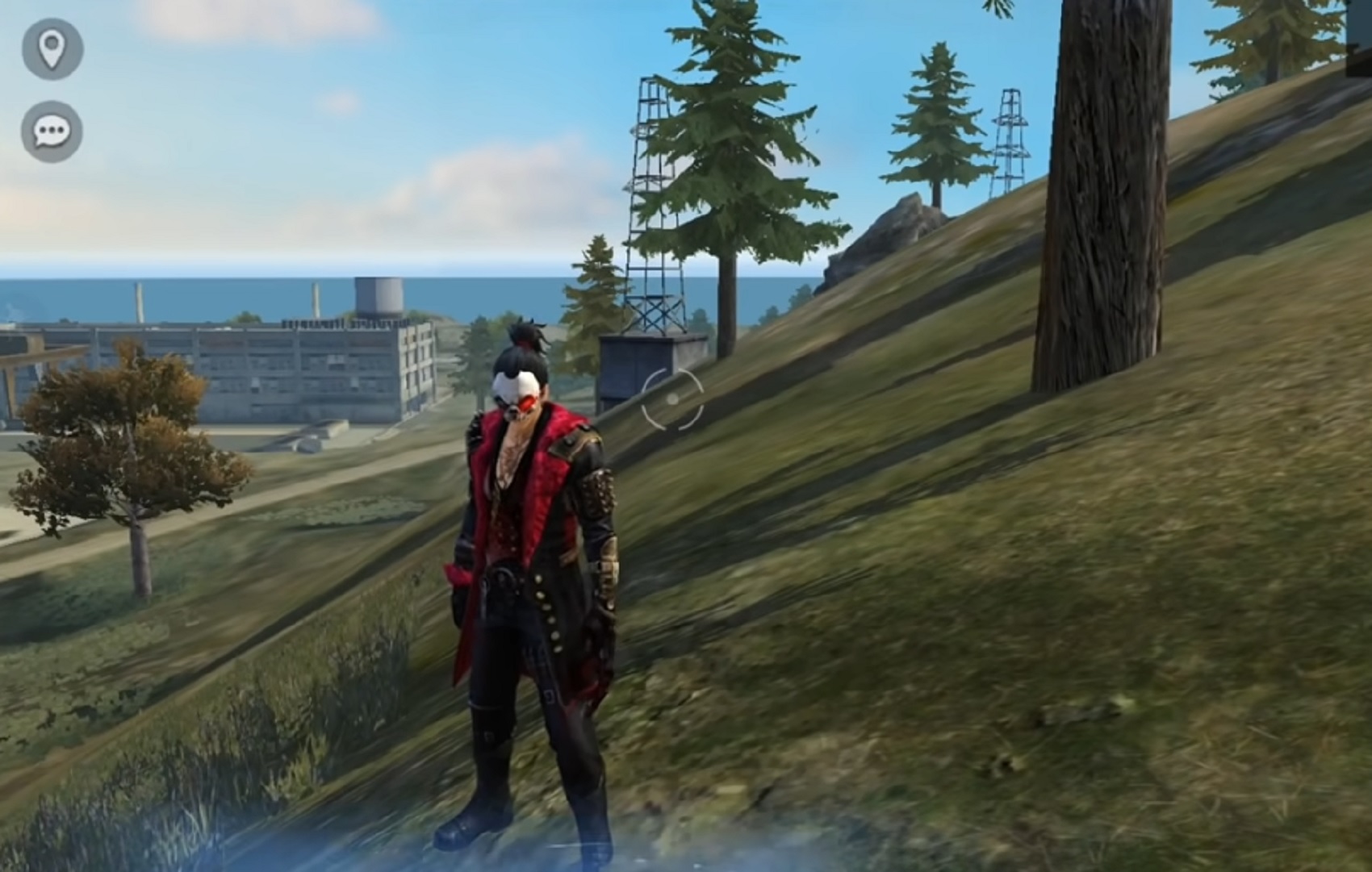Tap the location marker inside the map icon
Viewport: 1372px width, 872px height.
tap(52, 47)
